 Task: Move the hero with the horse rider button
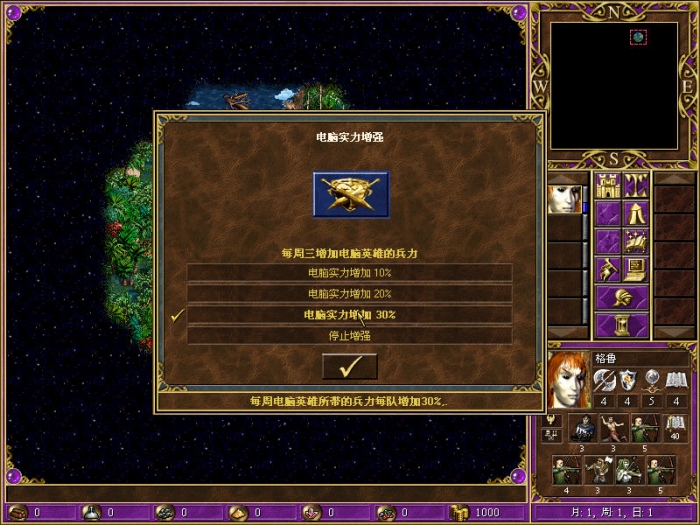click(x=608, y=269)
